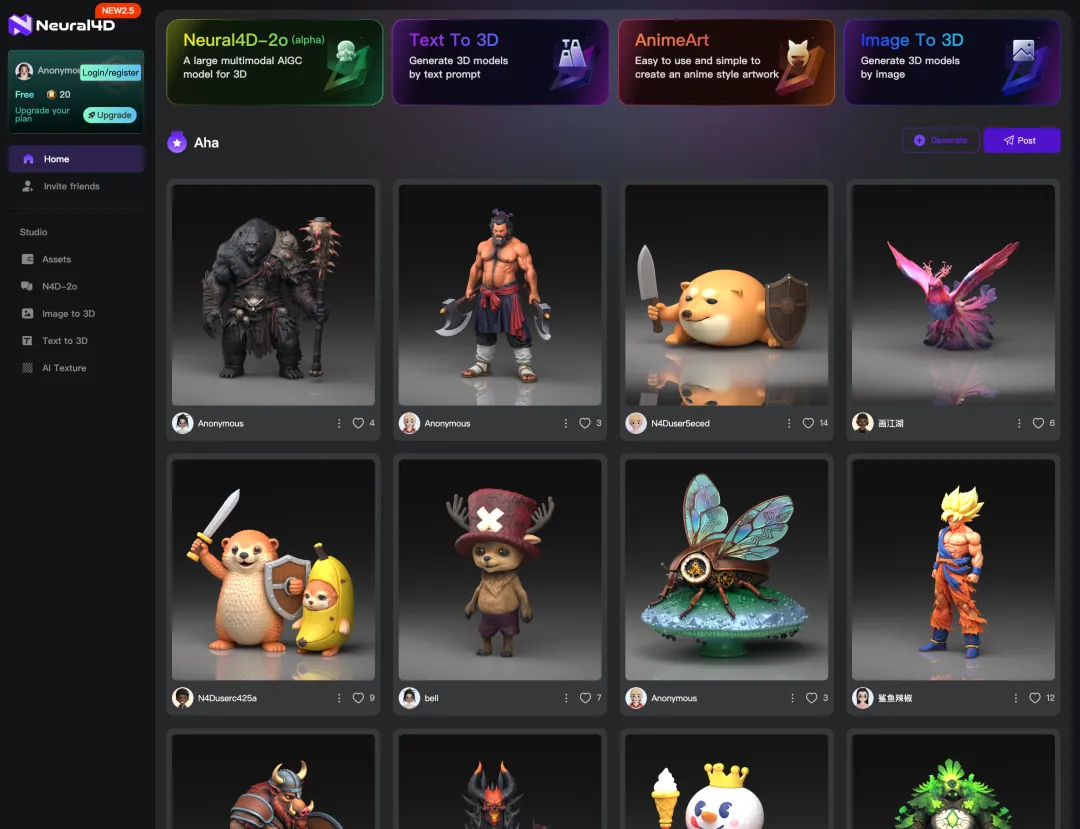Click the Generate button
The image size is (1080, 829).
click(940, 140)
